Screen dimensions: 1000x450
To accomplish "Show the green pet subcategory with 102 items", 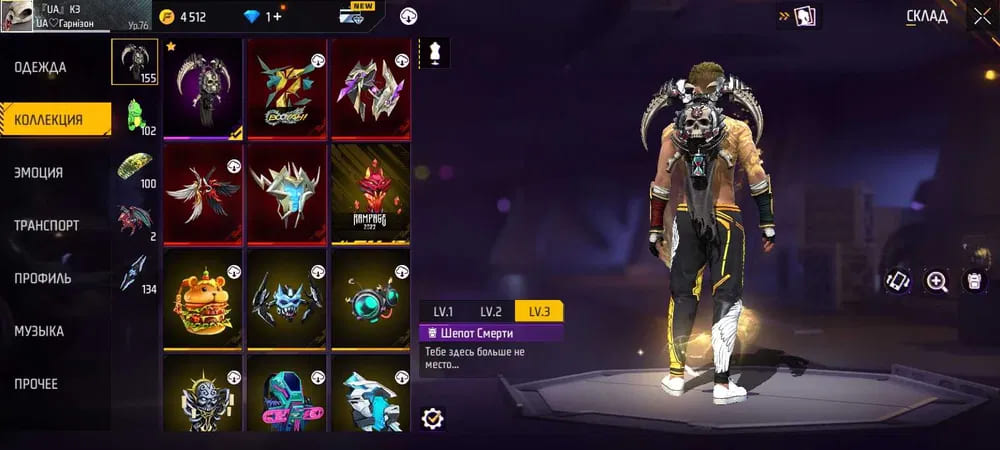I will pyautogui.click(x=136, y=117).
